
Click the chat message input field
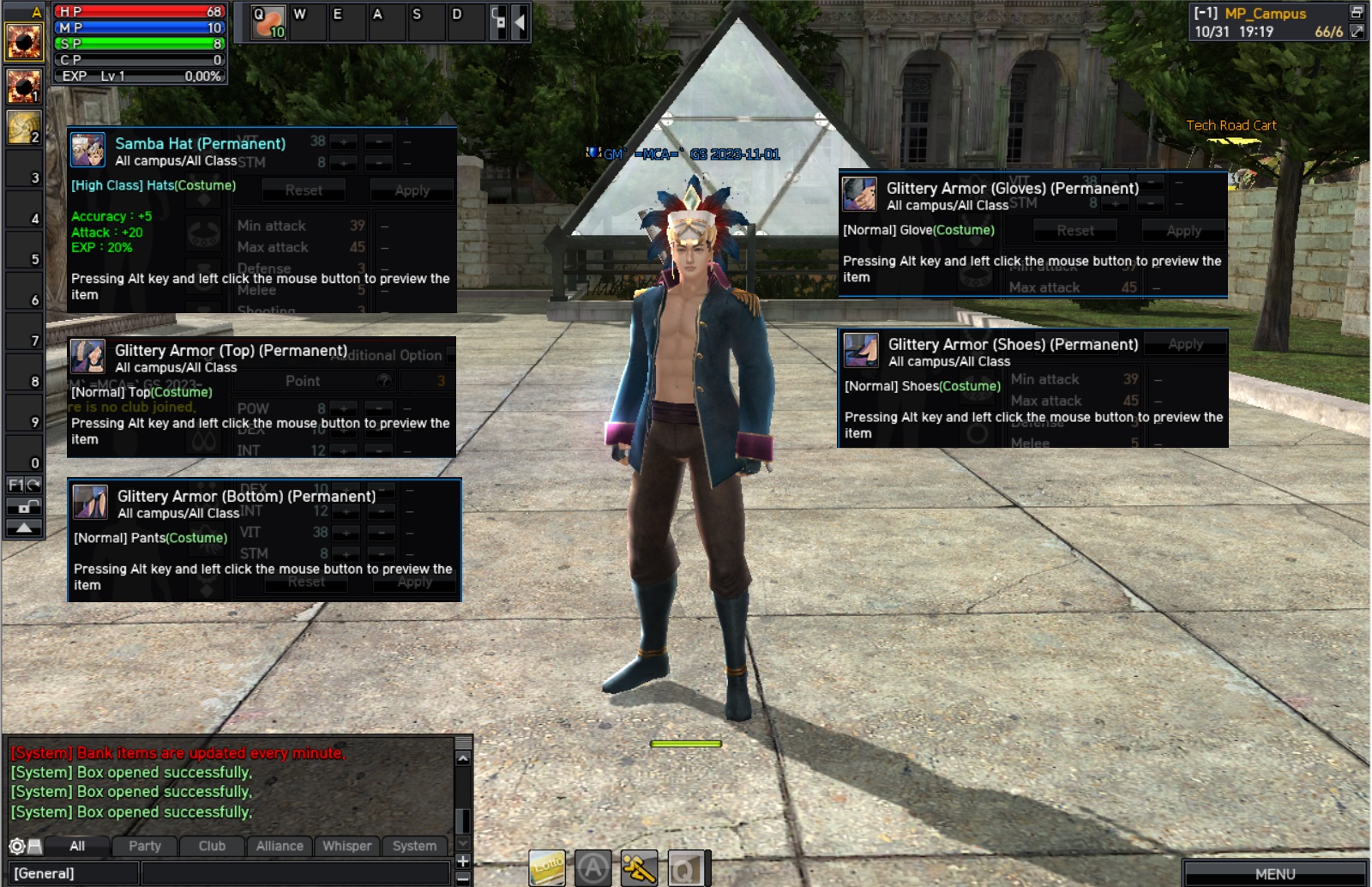296,873
